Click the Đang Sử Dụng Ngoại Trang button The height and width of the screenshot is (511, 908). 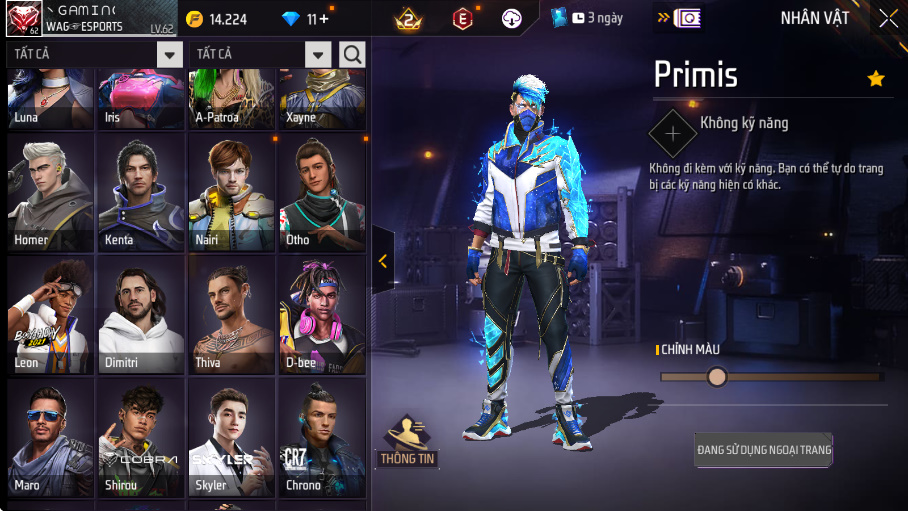[x=764, y=450]
